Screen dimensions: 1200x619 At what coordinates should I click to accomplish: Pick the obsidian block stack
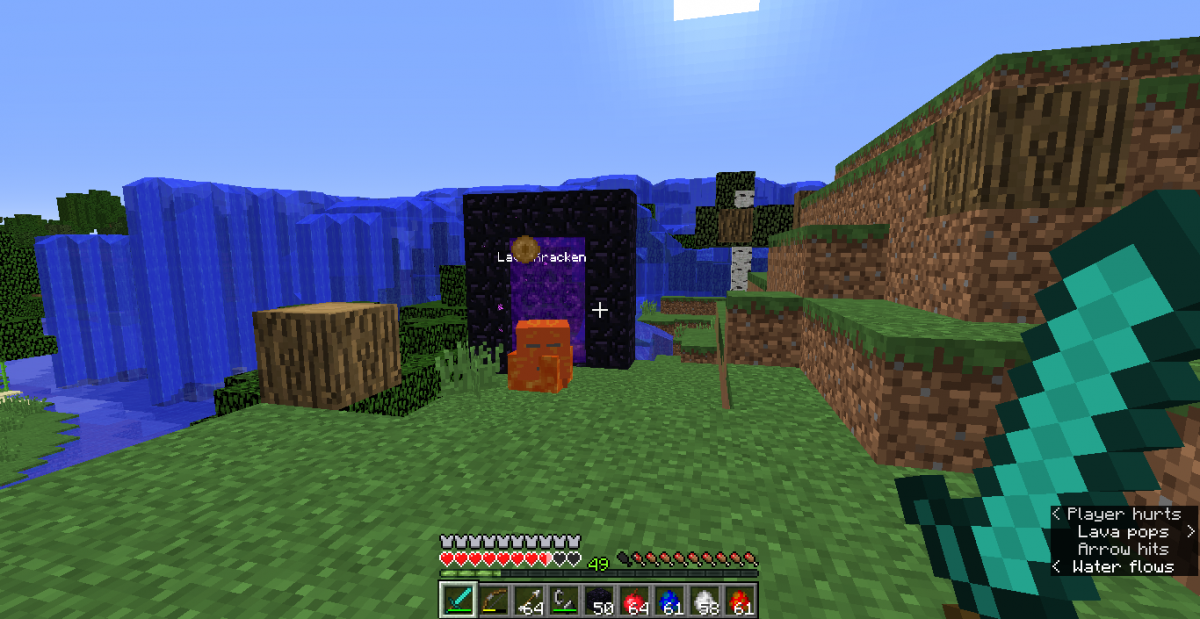pyautogui.click(x=599, y=599)
